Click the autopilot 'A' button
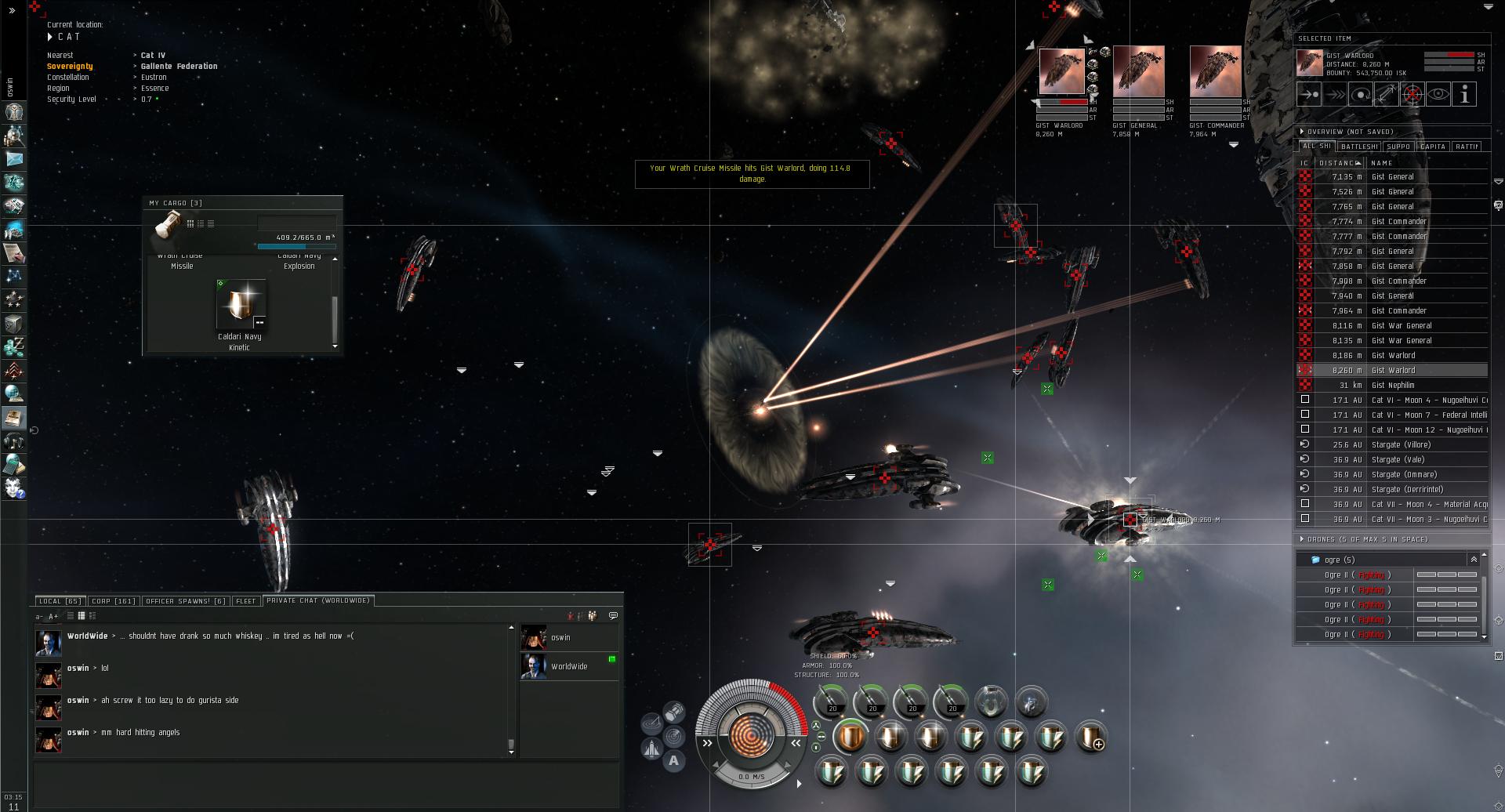This screenshot has height=812, width=1505. coord(673,760)
